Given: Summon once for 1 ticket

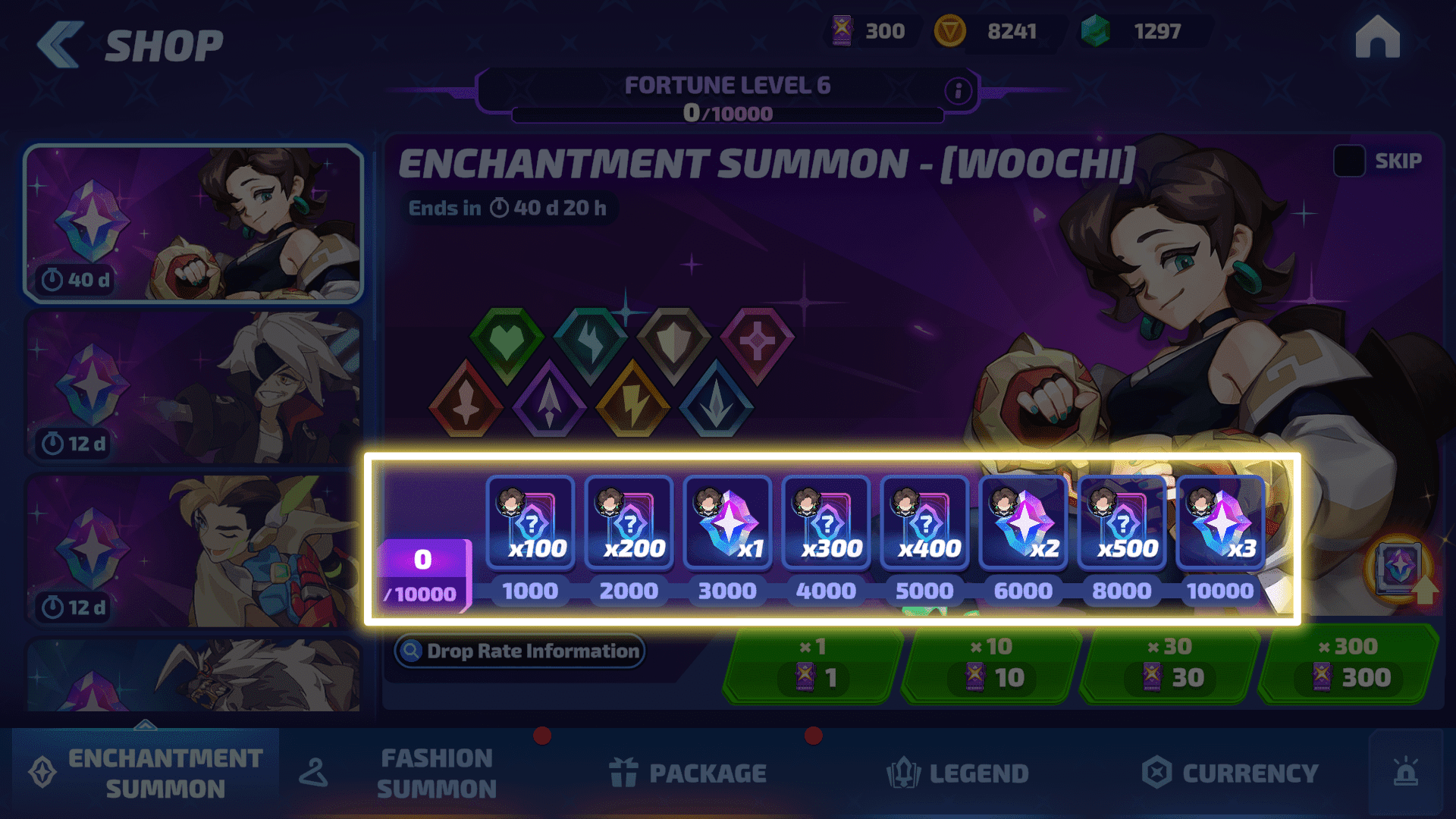Looking at the screenshot, I should coord(813,665).
